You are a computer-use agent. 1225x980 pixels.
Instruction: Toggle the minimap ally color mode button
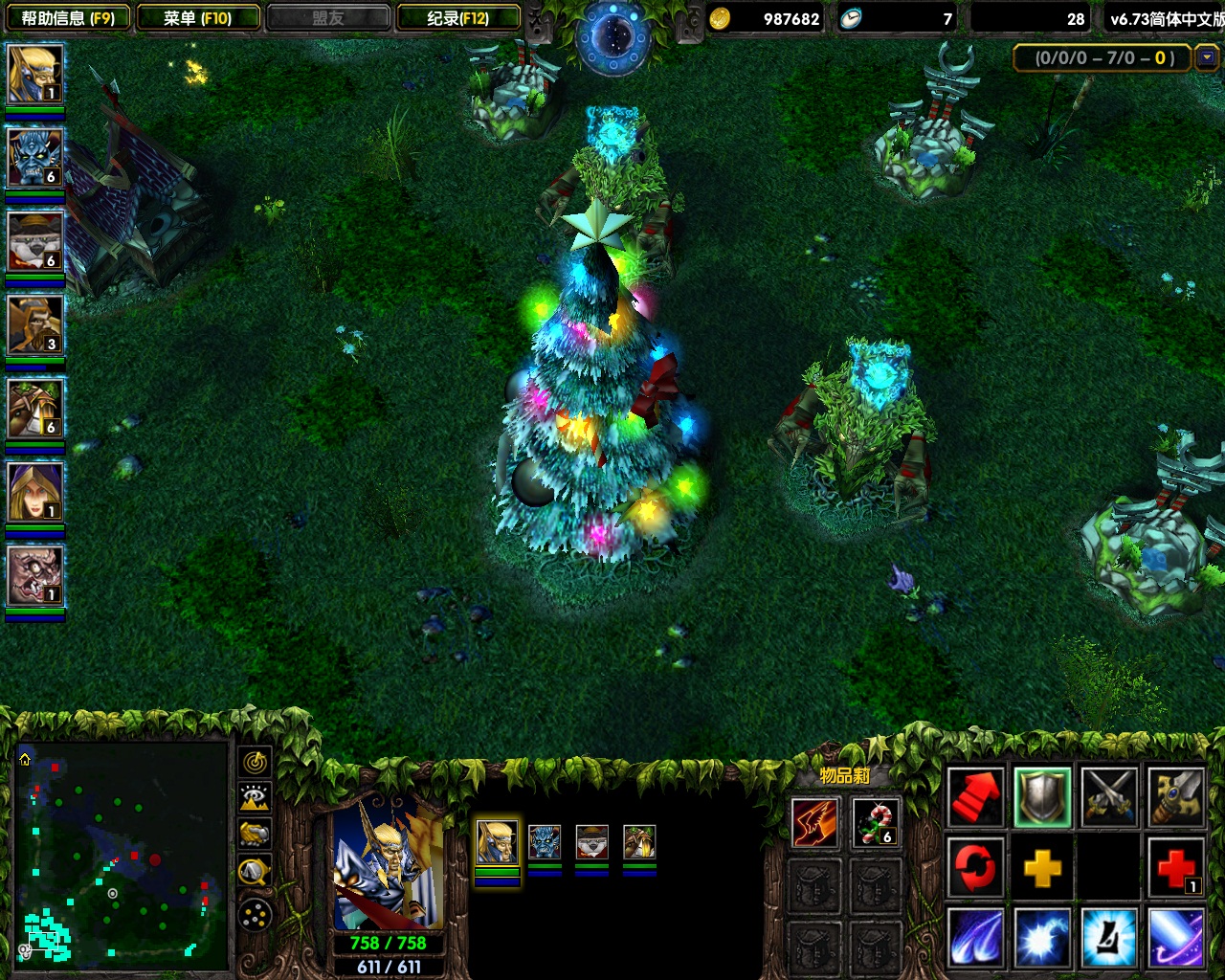click(x=255, y=835)
